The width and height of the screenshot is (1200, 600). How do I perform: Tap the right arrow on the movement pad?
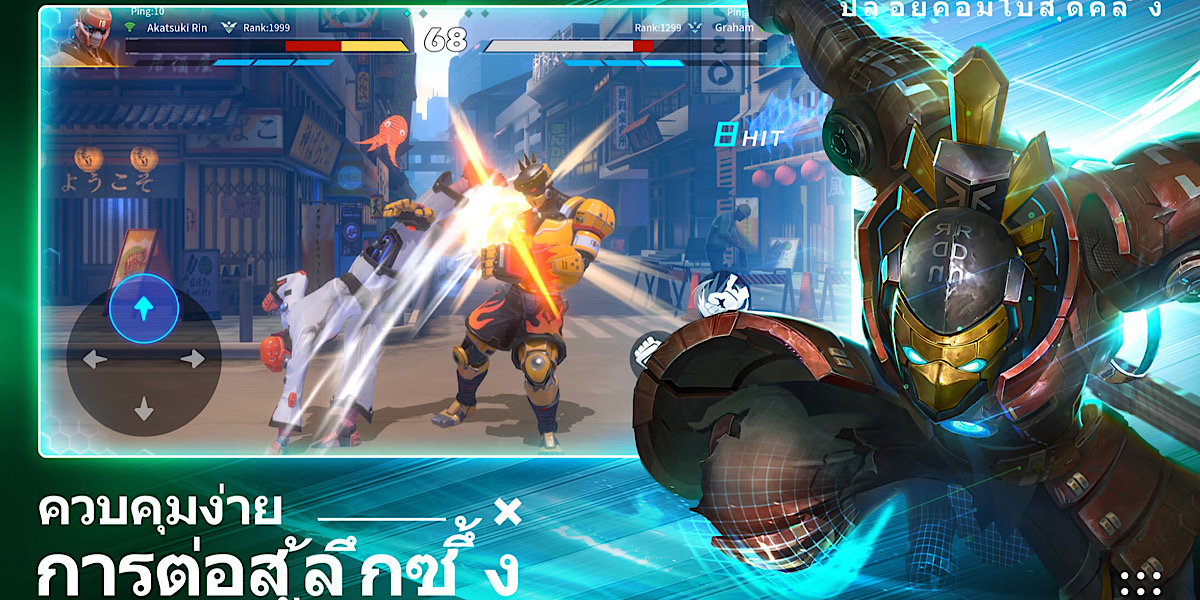tap(192, 358)
